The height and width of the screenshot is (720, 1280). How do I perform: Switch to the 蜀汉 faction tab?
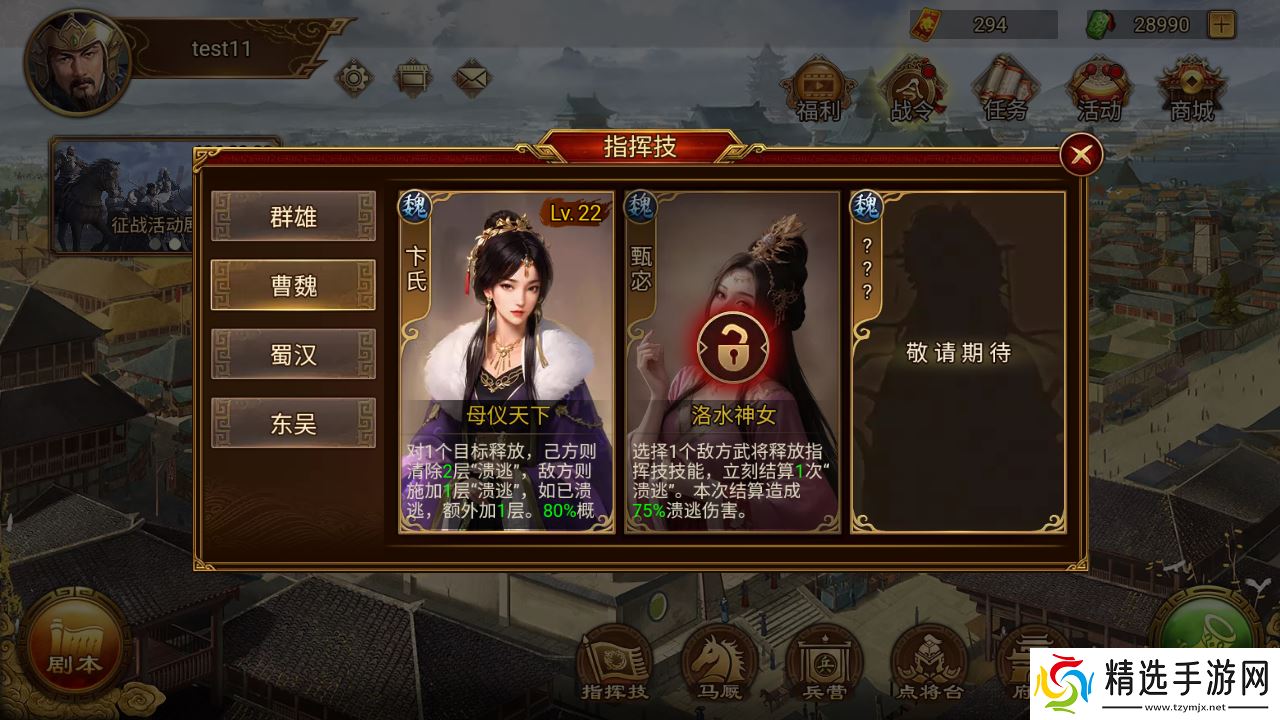coord(291,354)
